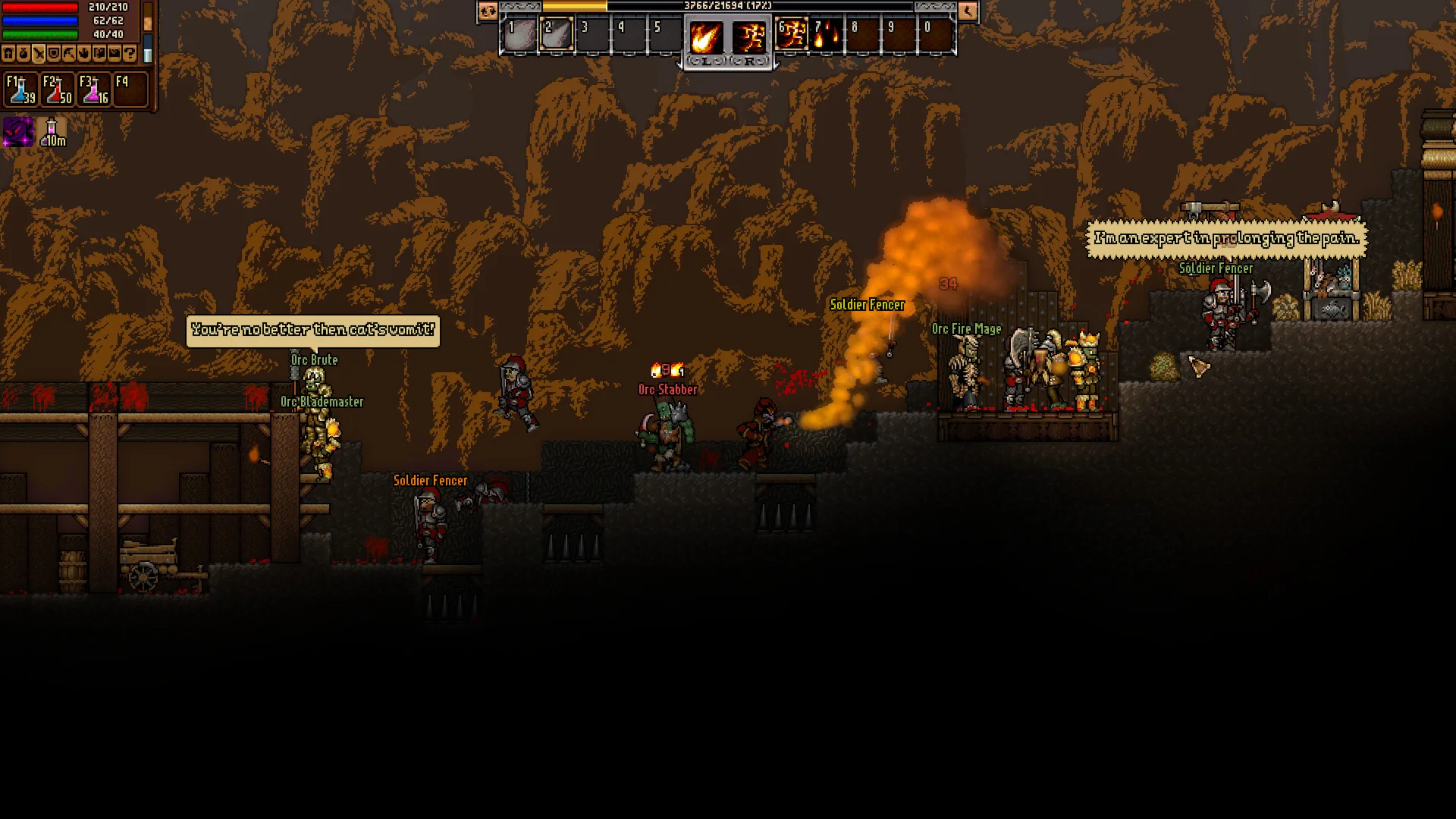Viewport: 1456px width, 819px height.
Task: Use the pink potion in F3 slot
Action: [x=94, y=89]
